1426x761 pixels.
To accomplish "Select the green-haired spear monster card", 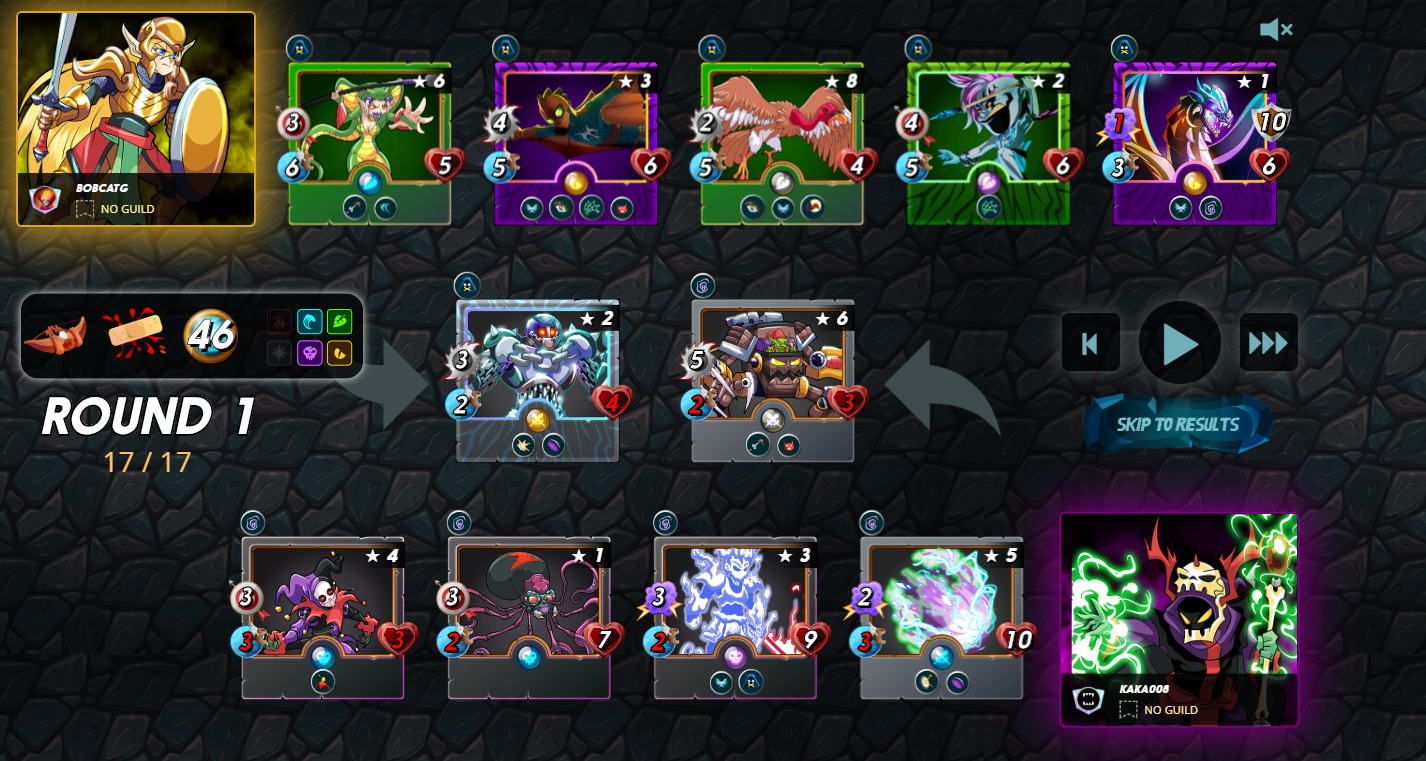I will click(369, 140).
